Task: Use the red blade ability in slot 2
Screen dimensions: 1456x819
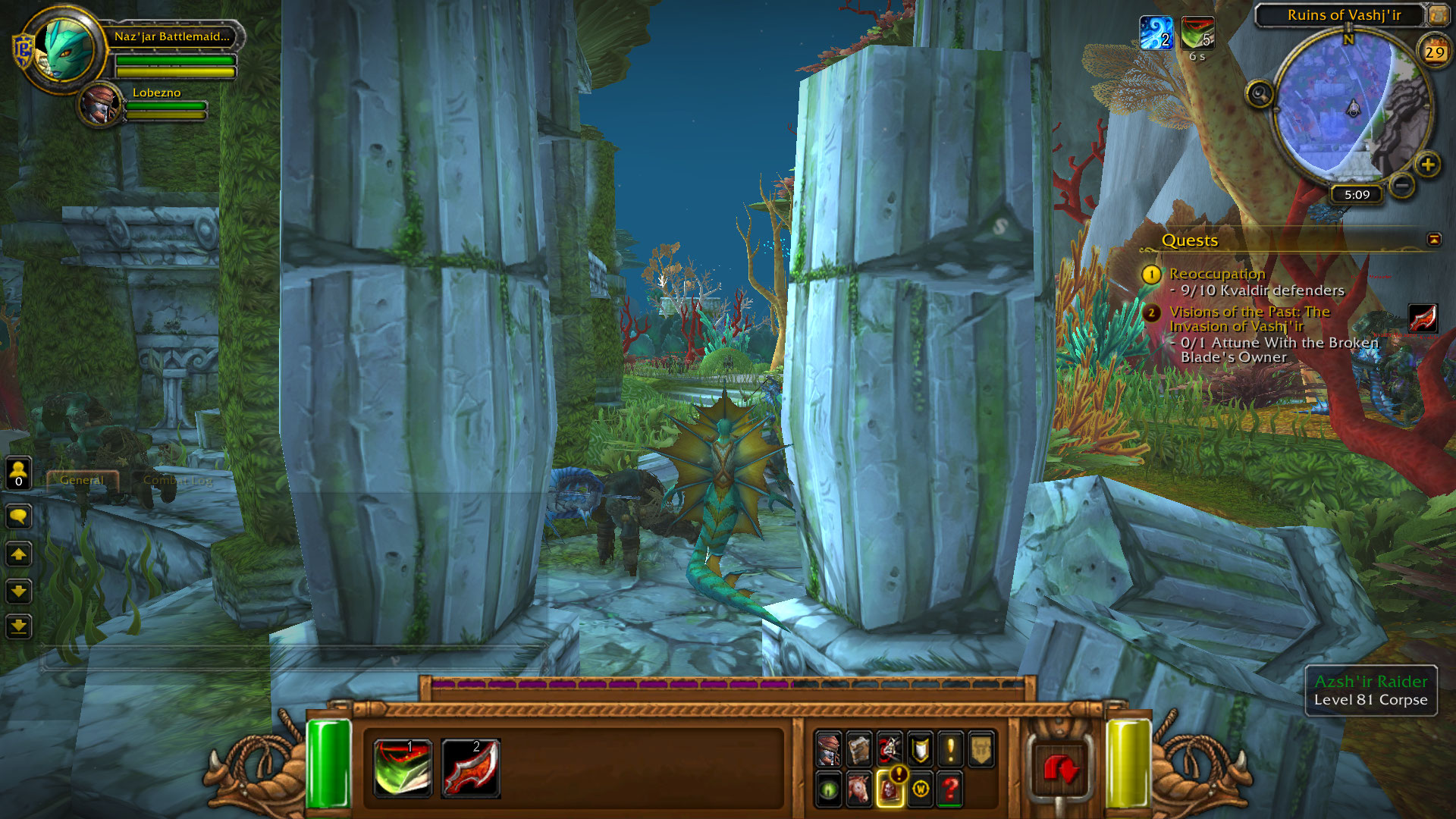Action: pos(470,767)
